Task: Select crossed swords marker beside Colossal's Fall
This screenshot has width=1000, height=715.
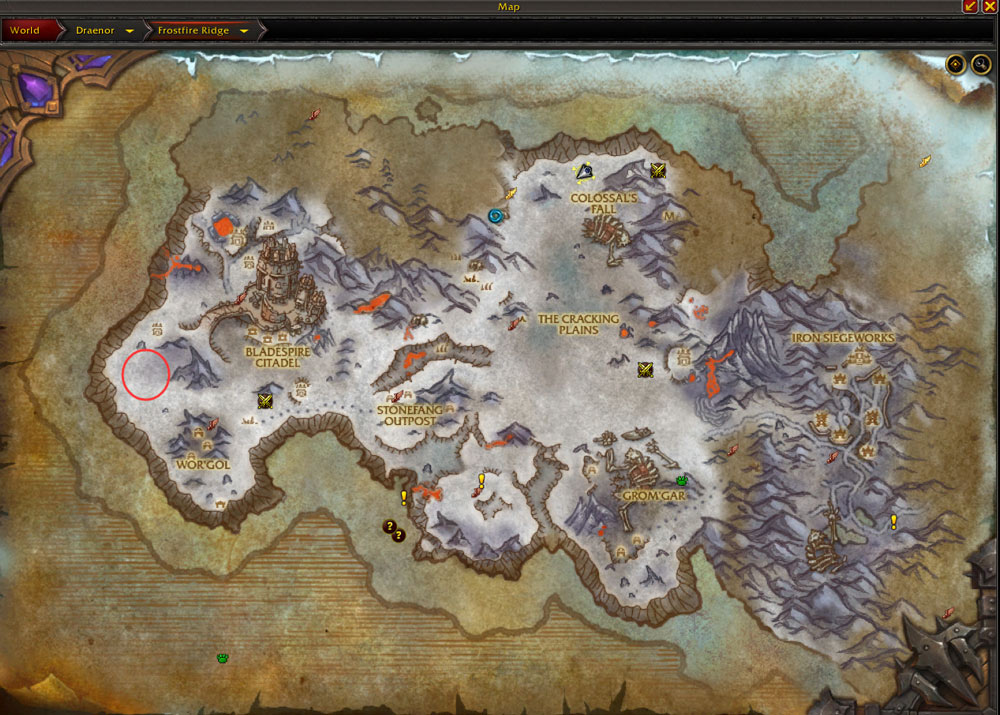Action: (658, 171)
